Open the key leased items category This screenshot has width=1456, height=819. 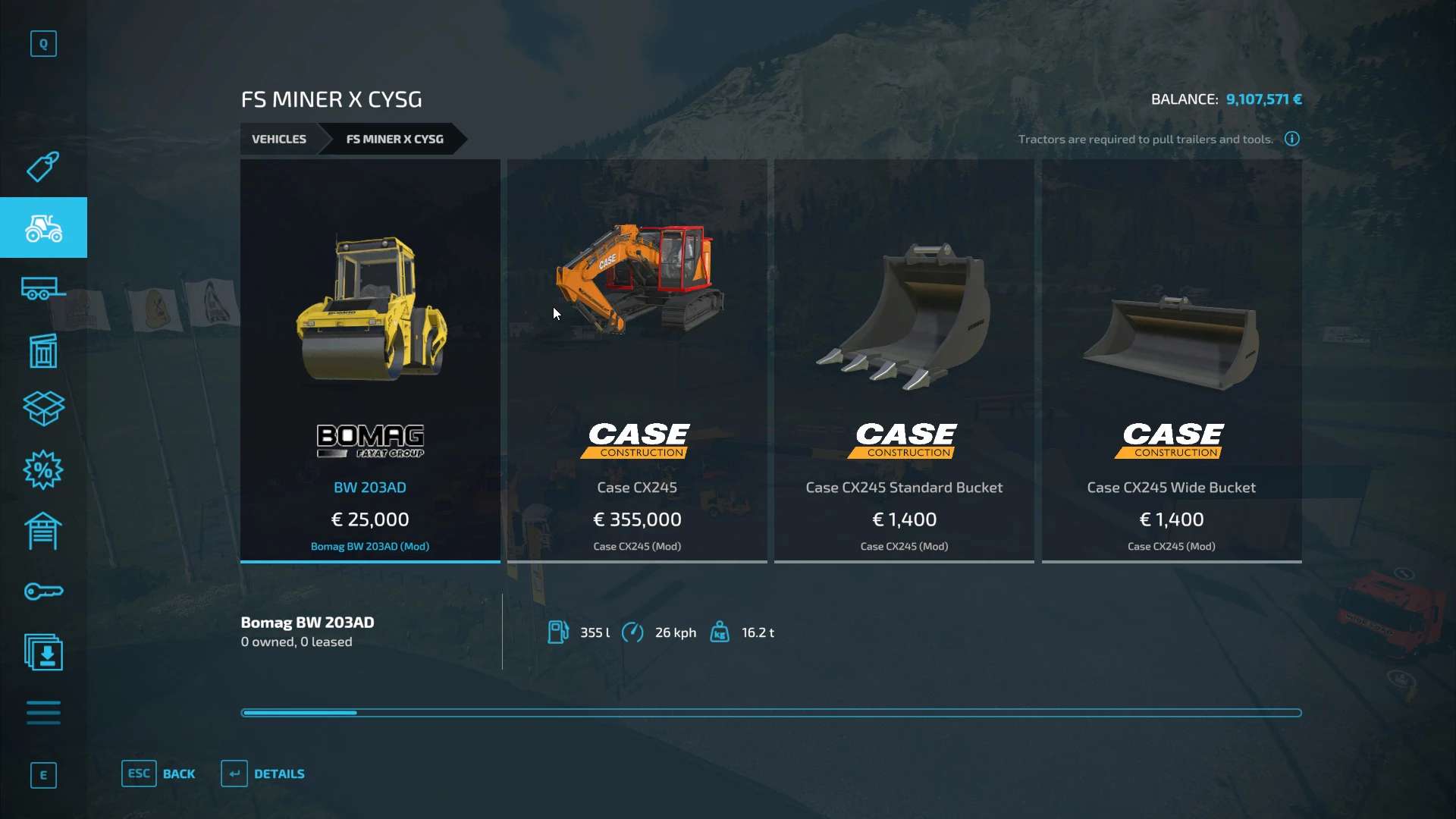click(x=43, y=591)
